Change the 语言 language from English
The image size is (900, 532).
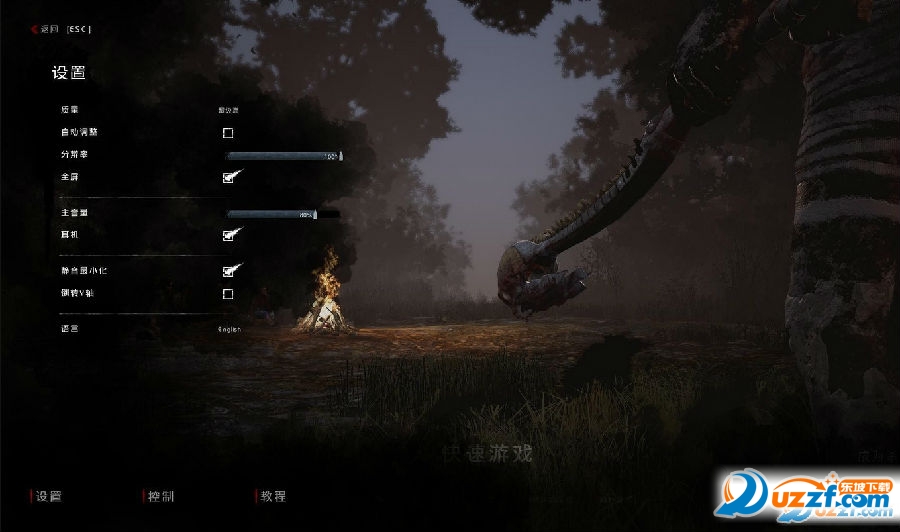pos(230,329)
